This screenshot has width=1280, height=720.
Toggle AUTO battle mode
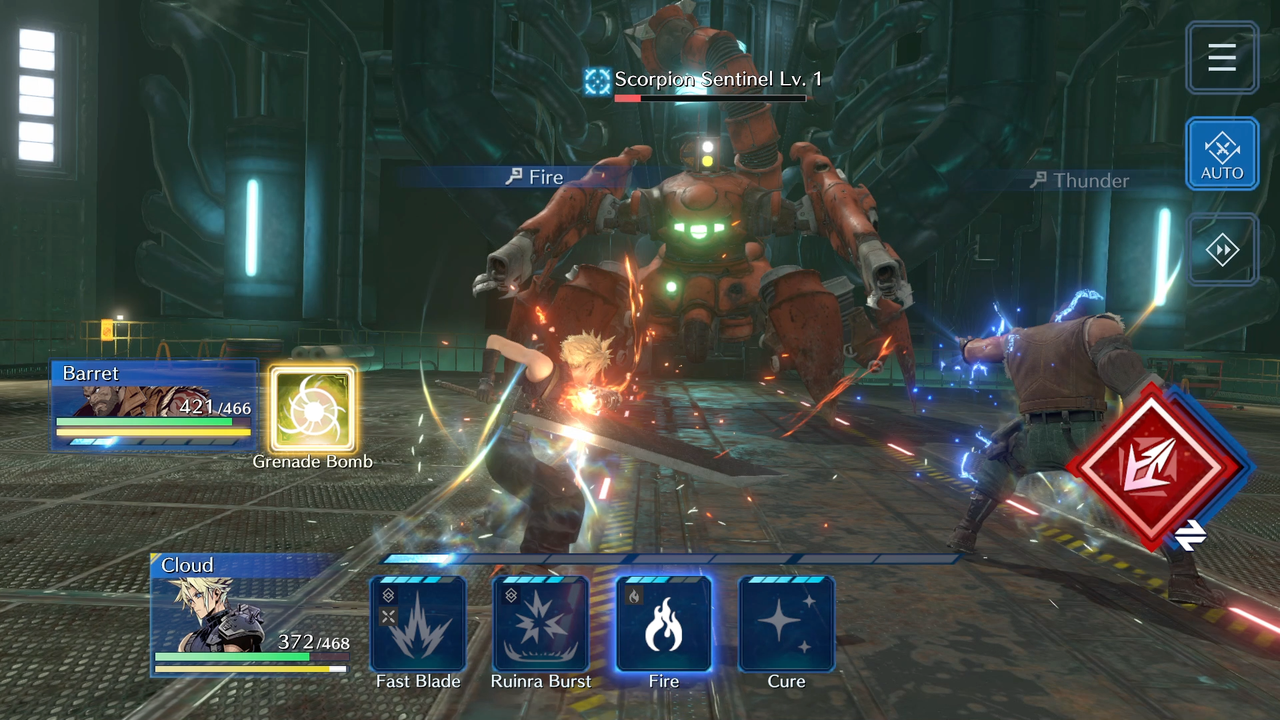[x=1222, y=153]
